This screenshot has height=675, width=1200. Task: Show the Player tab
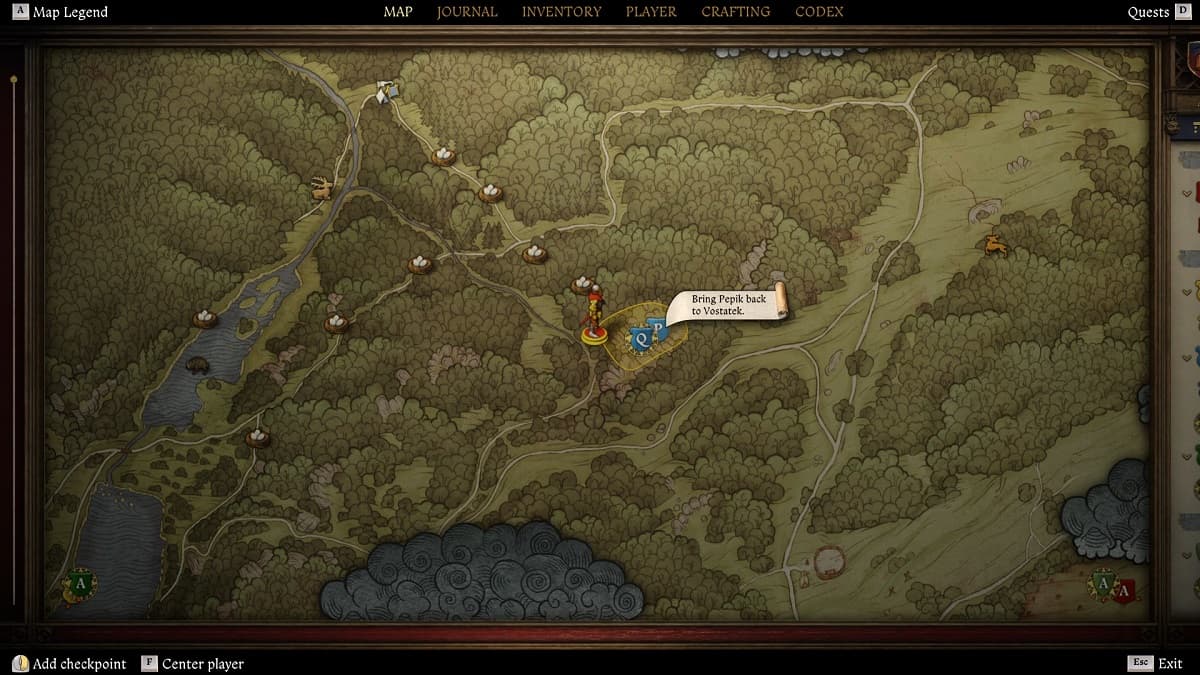point(651,12)
